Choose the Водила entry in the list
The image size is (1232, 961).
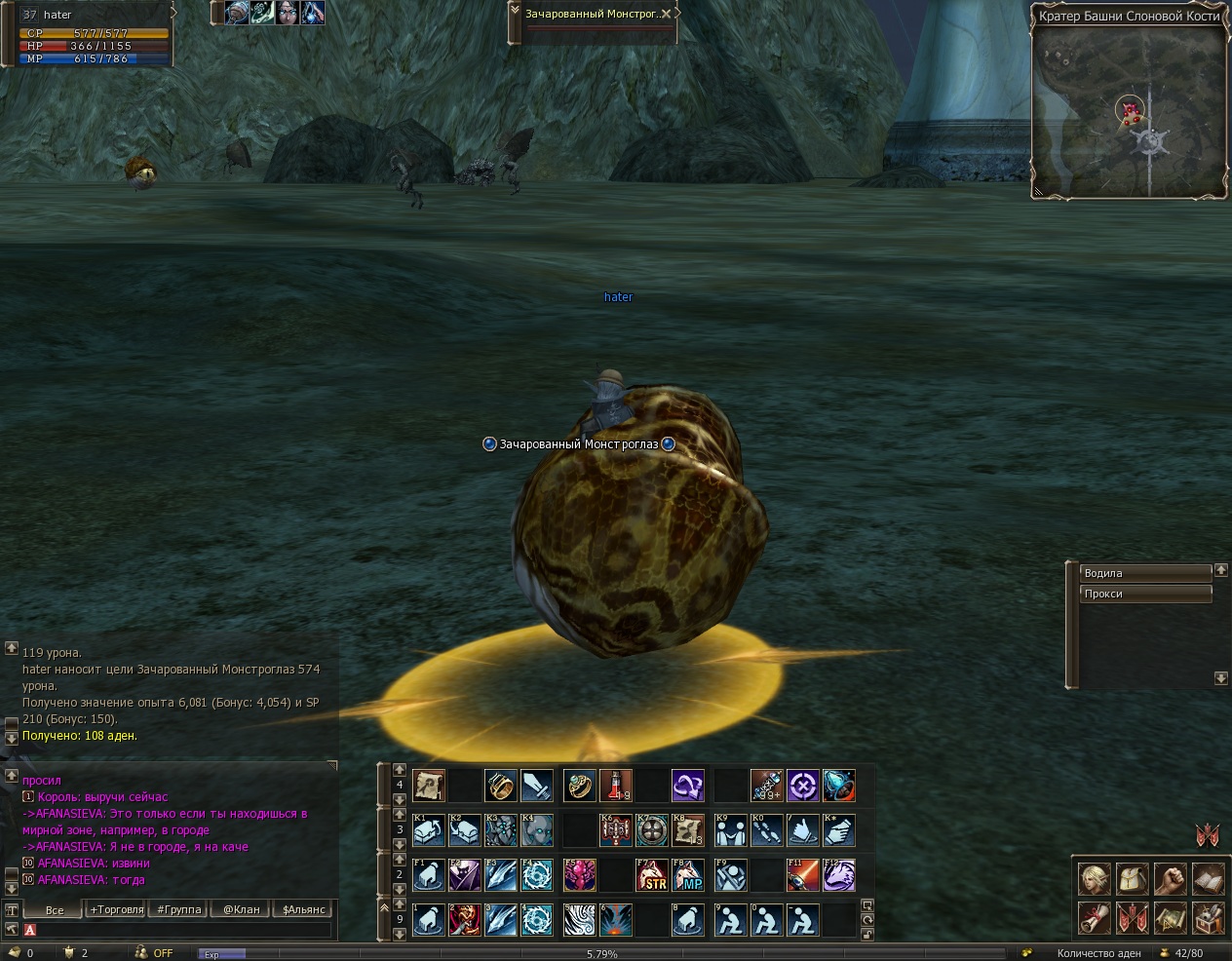(1145, 573)
